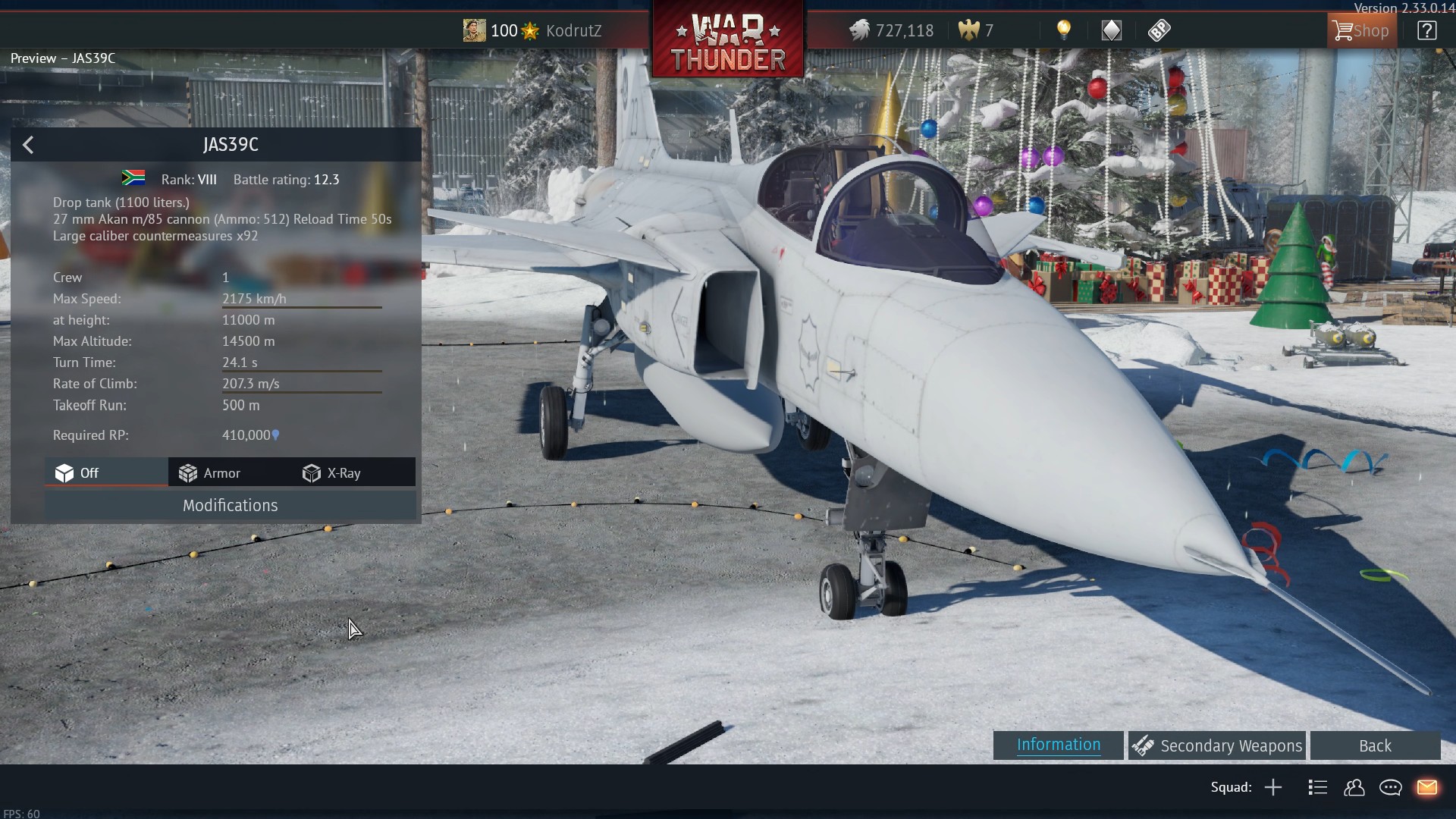The height and width of the screenshot is (819, 1456).
Task: Open the Modifications panel
Action: [230, 506]
